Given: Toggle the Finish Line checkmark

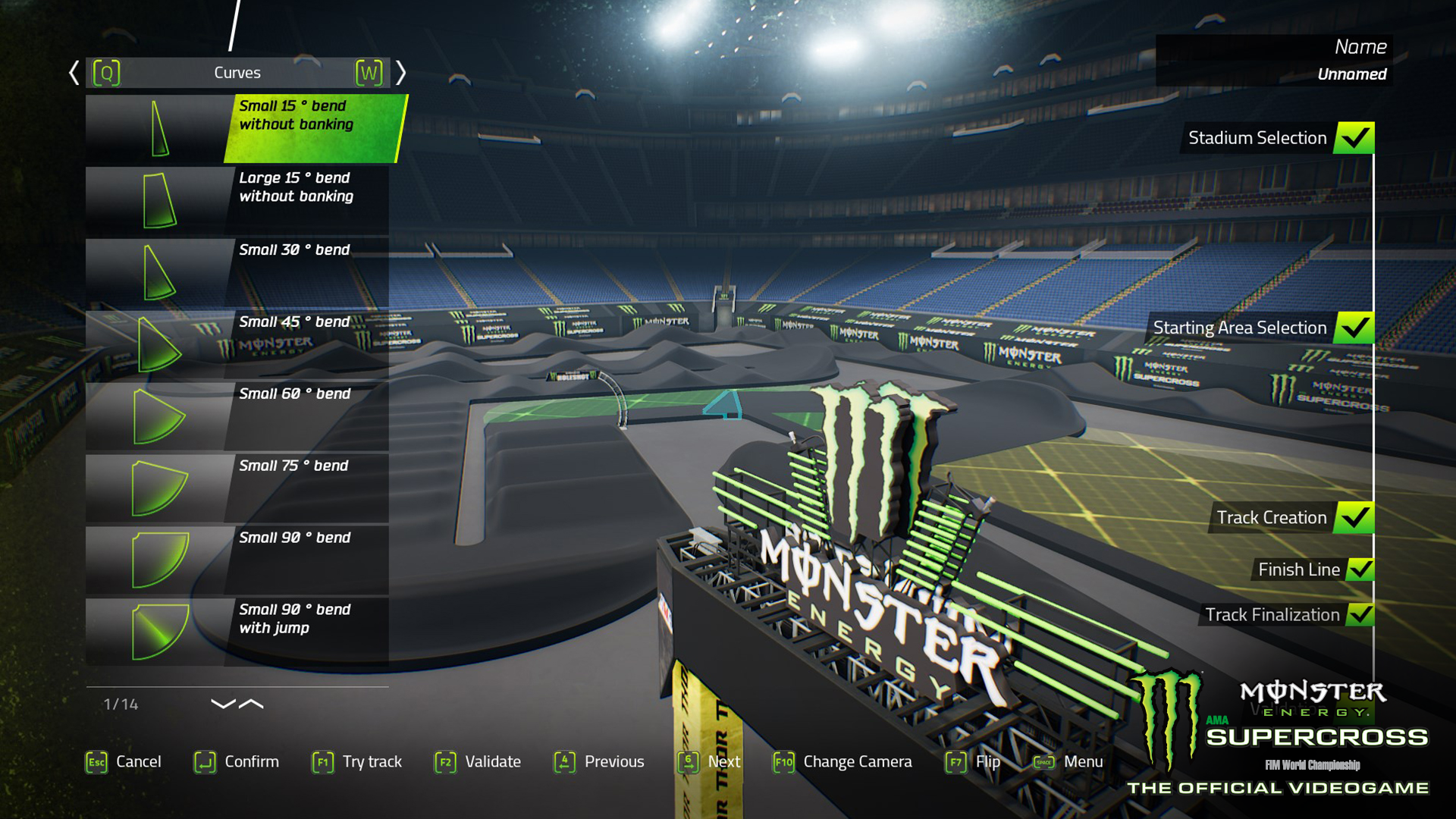Looking at the screenshot, I should (1361, 569).
